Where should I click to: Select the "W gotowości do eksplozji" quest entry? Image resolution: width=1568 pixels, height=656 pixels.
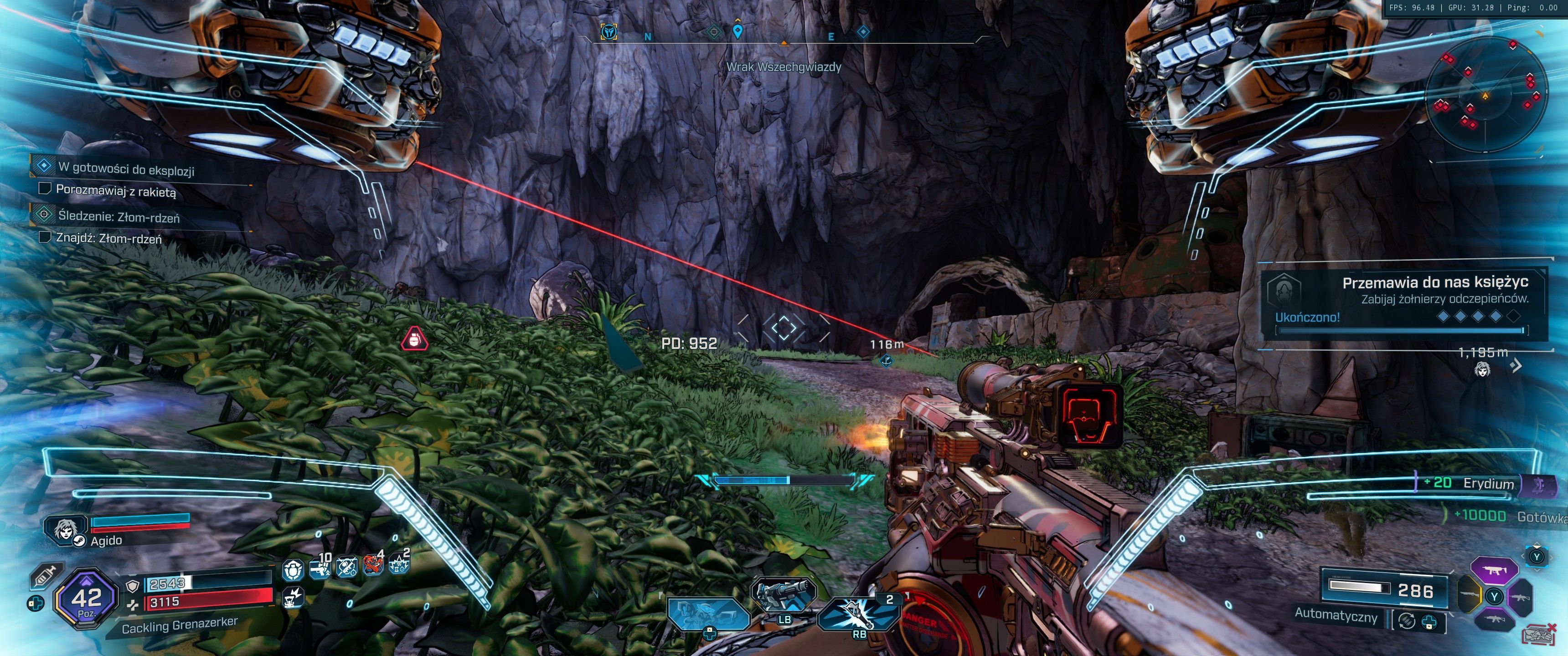(126, 169)
